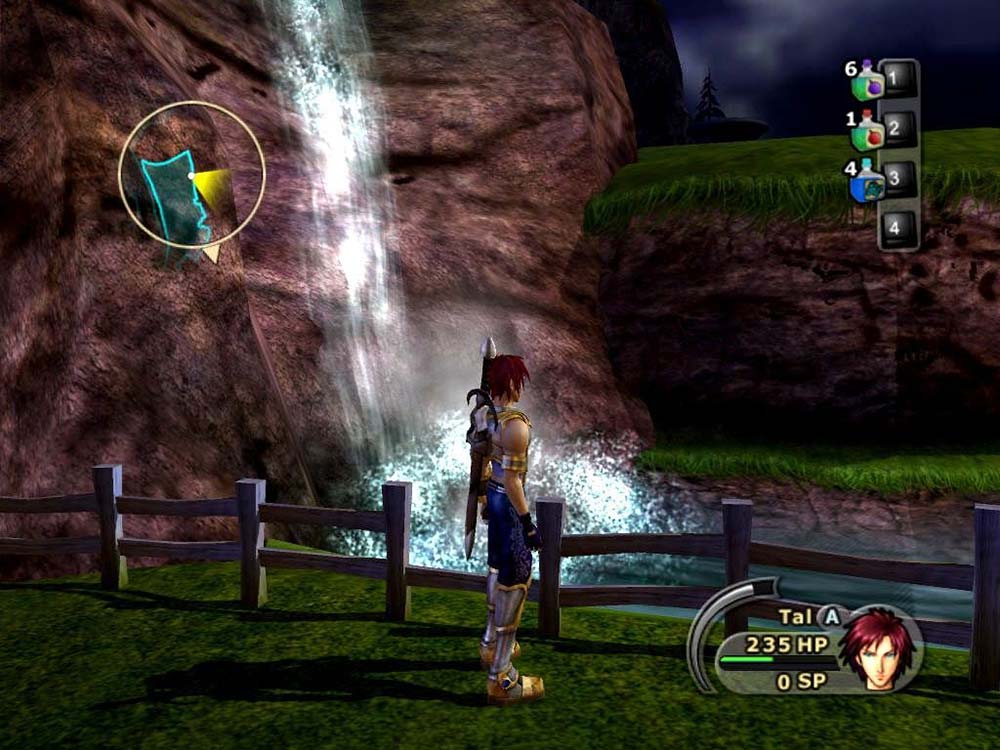The image size is (1000, 750).
Task: Drink the blue flask in slot 3
Action: (x=868, y=184)
